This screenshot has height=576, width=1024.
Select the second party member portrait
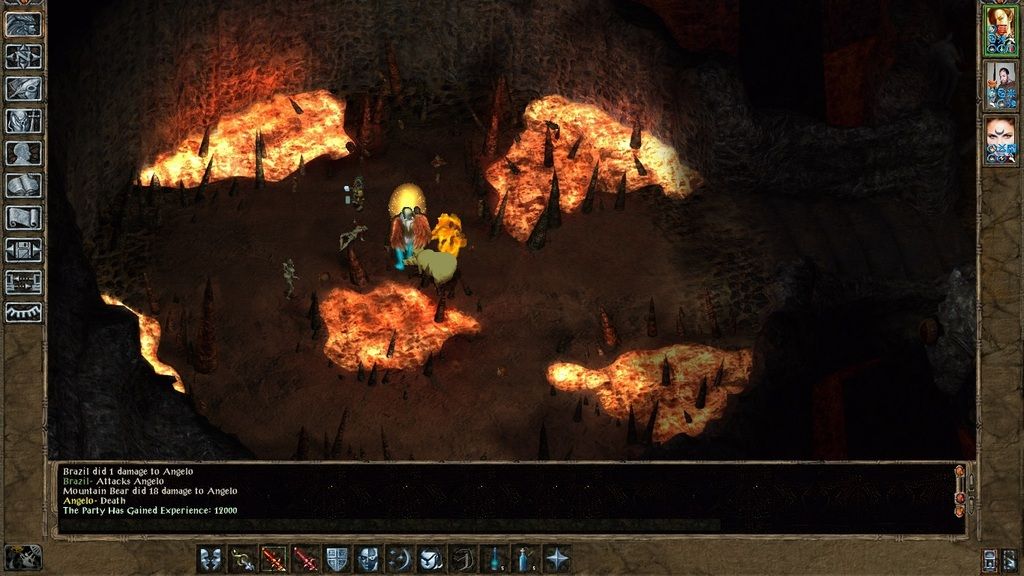(1000, 86)
